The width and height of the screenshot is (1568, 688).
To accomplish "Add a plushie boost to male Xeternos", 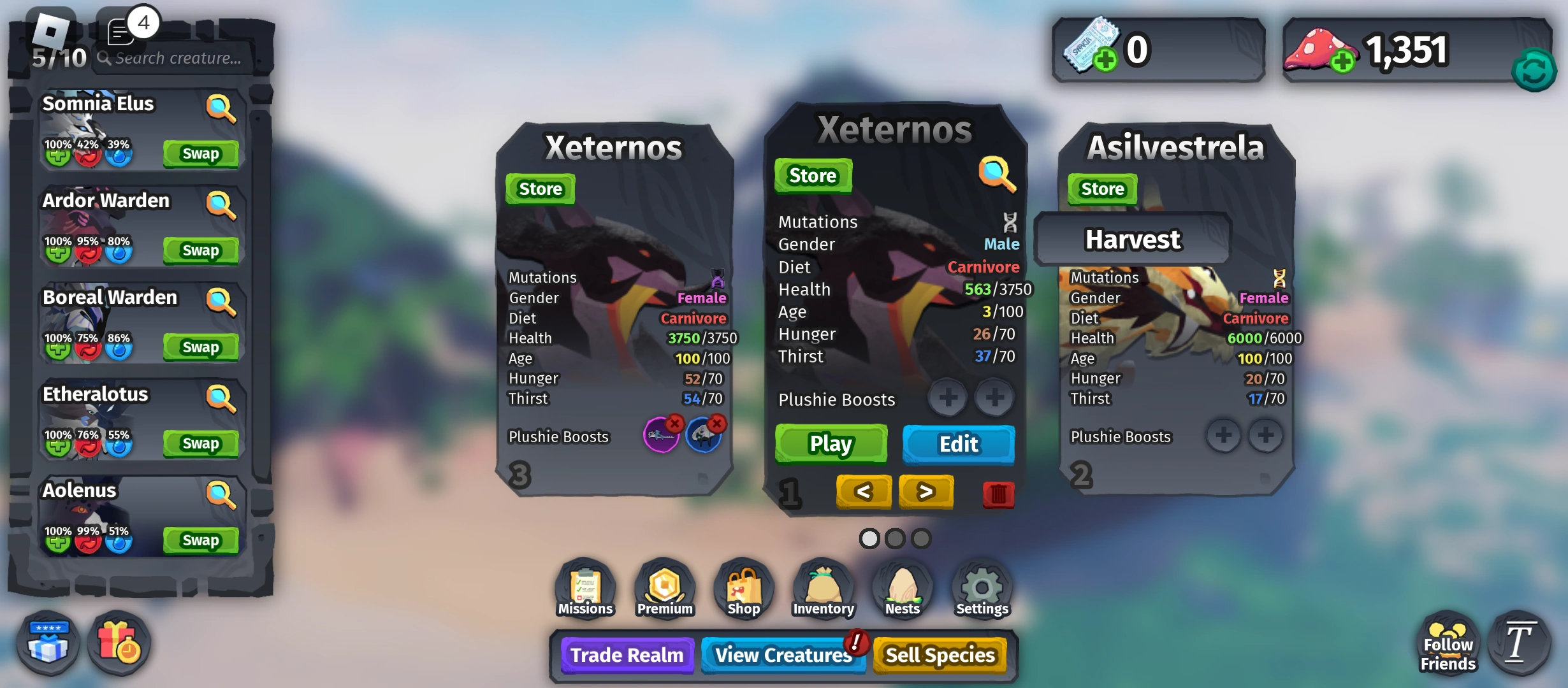I will click(947, 397).
